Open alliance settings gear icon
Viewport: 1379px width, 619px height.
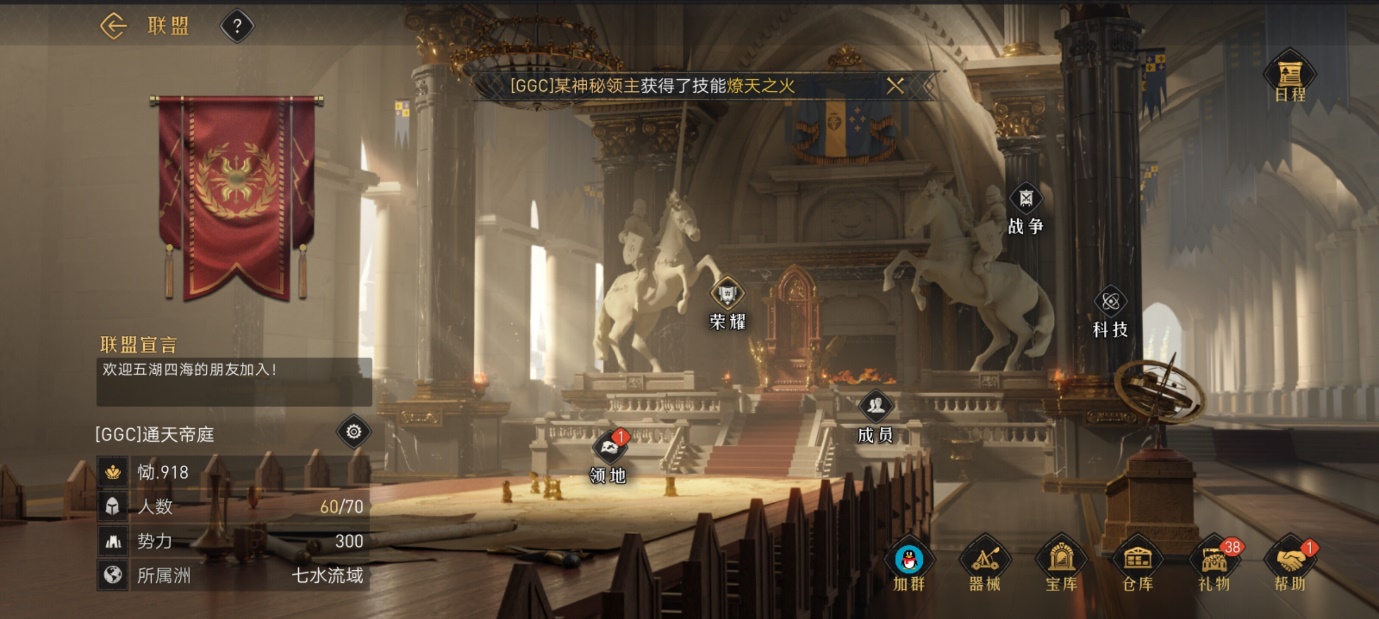(353, 432)
